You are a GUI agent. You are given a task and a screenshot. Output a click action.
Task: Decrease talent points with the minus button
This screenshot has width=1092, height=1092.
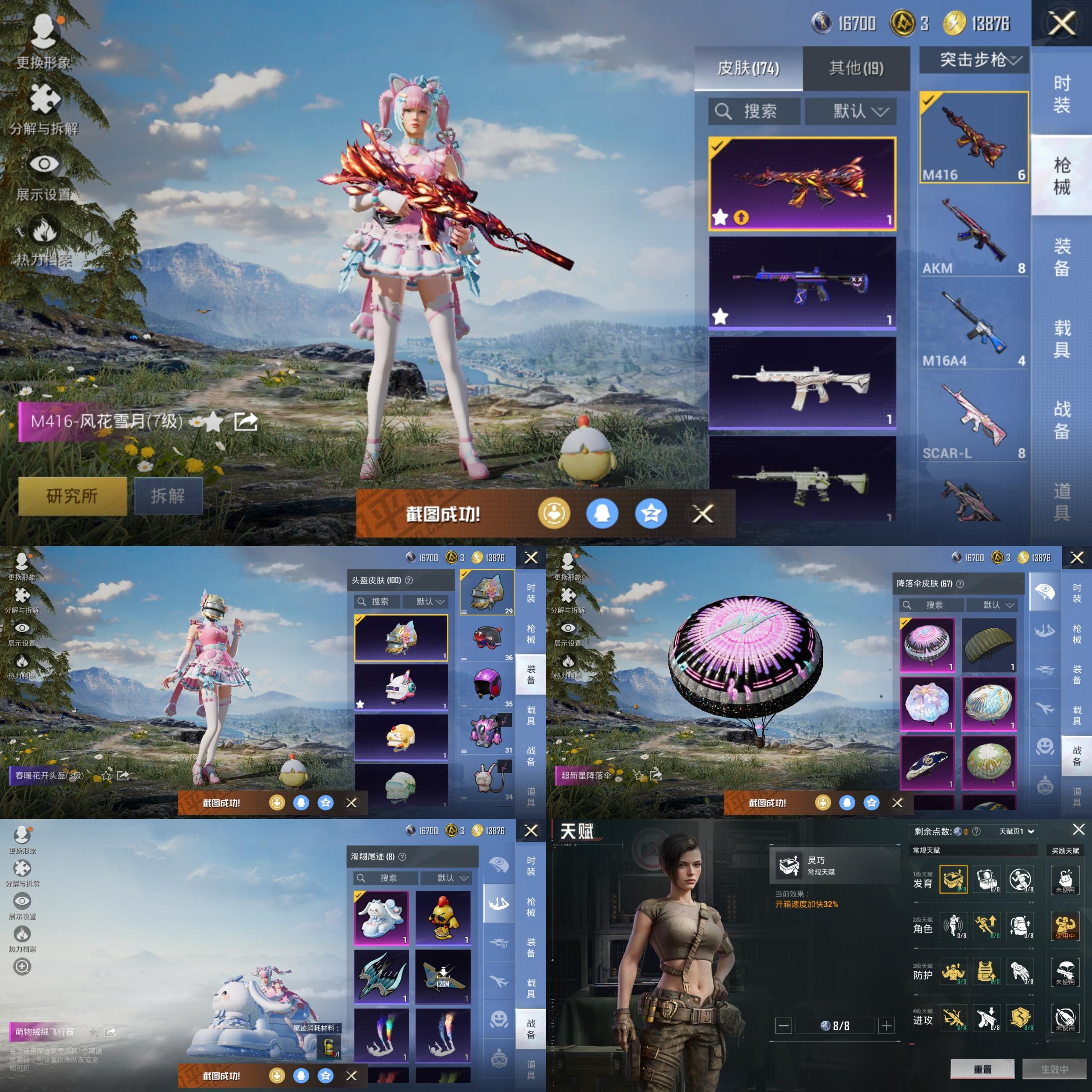784,1025
